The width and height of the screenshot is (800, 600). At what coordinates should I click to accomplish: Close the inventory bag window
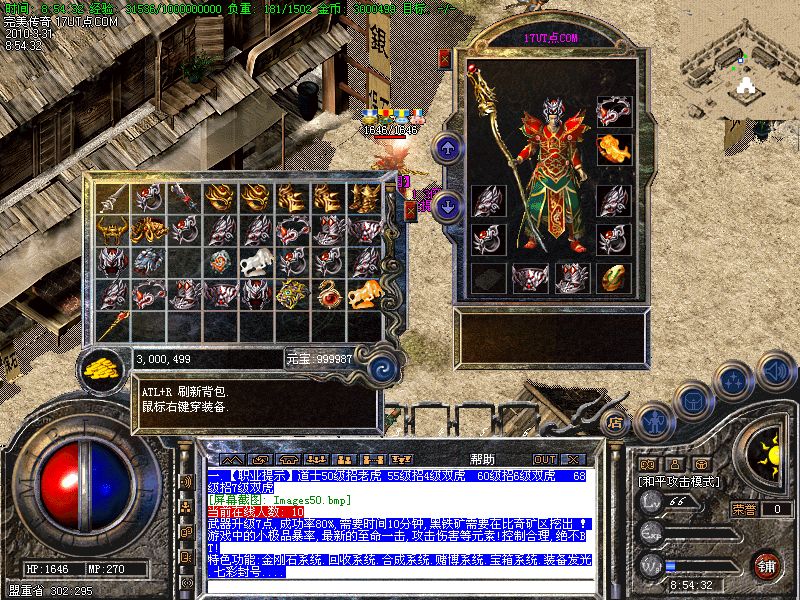[411, 211]
